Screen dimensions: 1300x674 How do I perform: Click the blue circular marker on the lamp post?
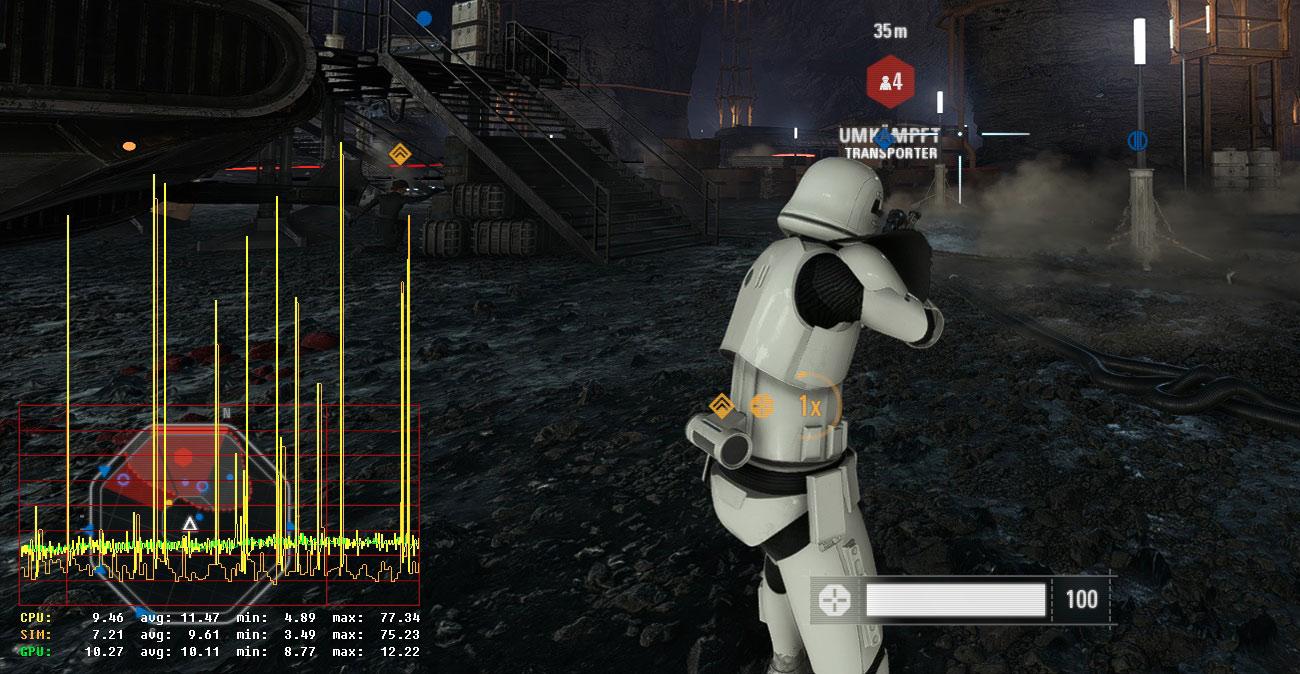click(1137, 140)
